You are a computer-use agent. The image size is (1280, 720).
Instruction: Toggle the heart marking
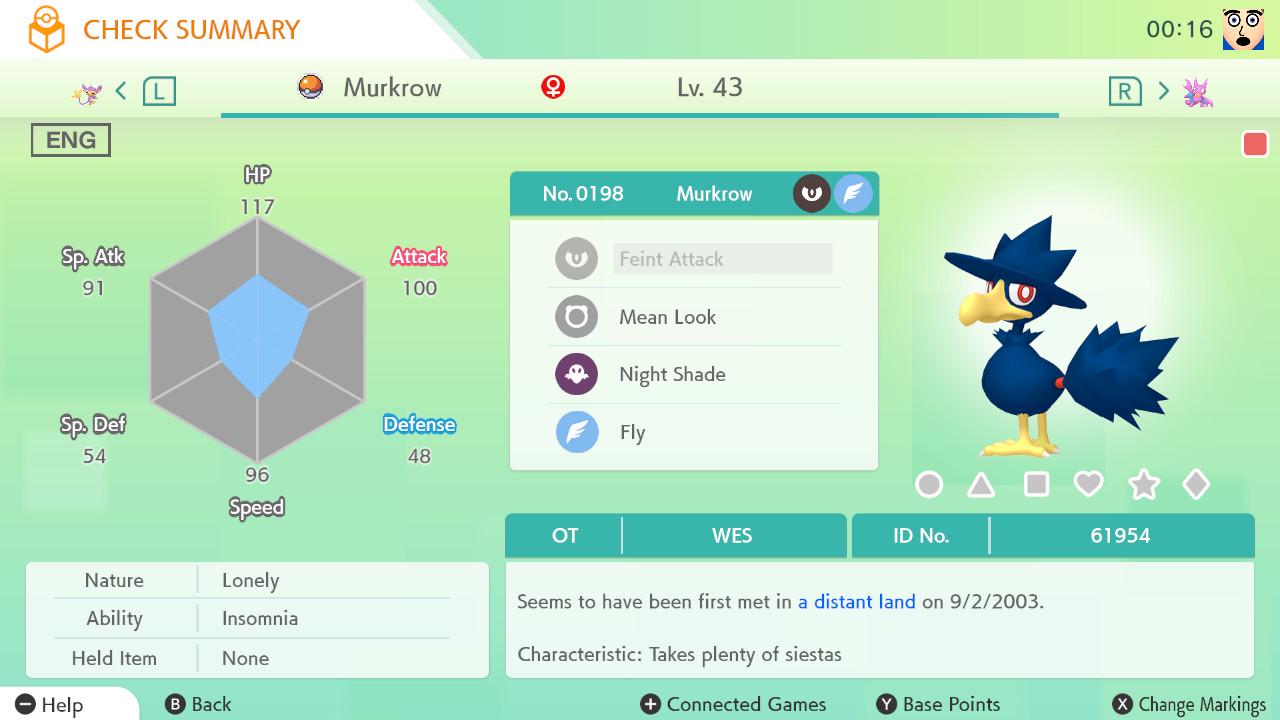[1088, 485]
